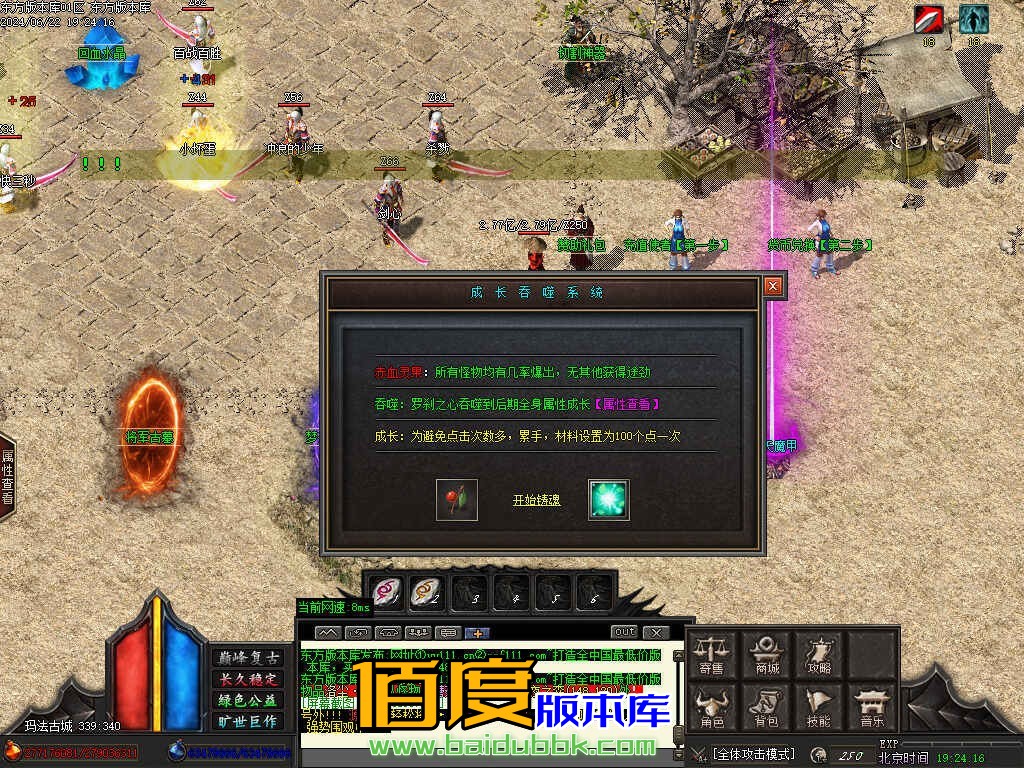Viewport: 1024px width, 768px height.
Task: Select the red spirit fruit item slot
Action: coord(457,499)
